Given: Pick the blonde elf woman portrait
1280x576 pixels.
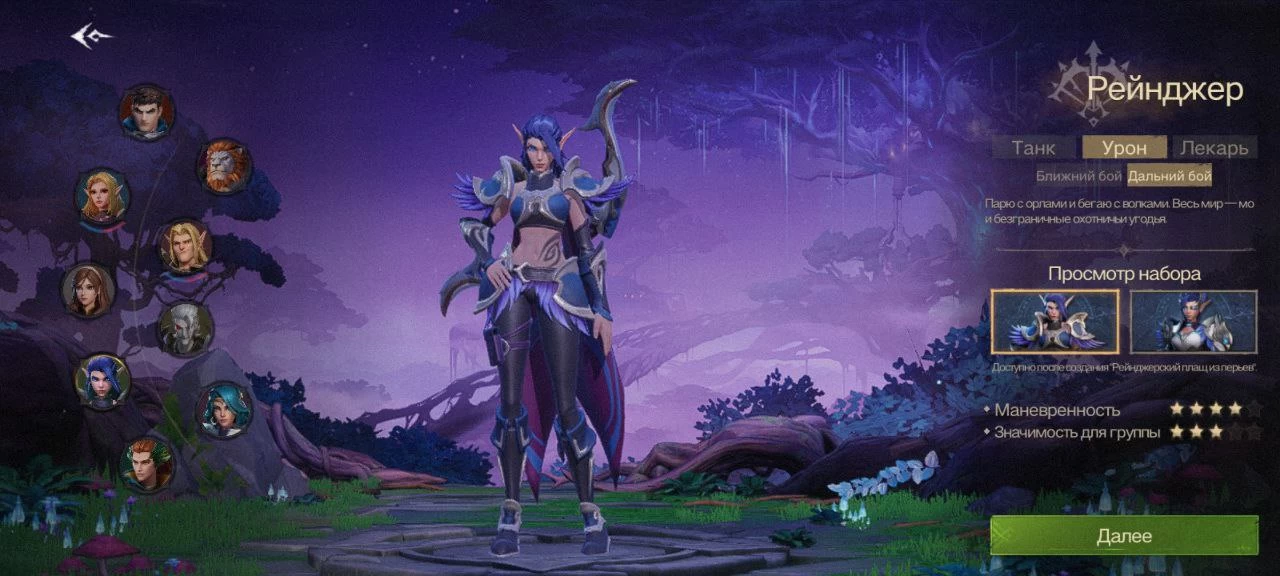Looking at the screenshot, I should point(102,195).
